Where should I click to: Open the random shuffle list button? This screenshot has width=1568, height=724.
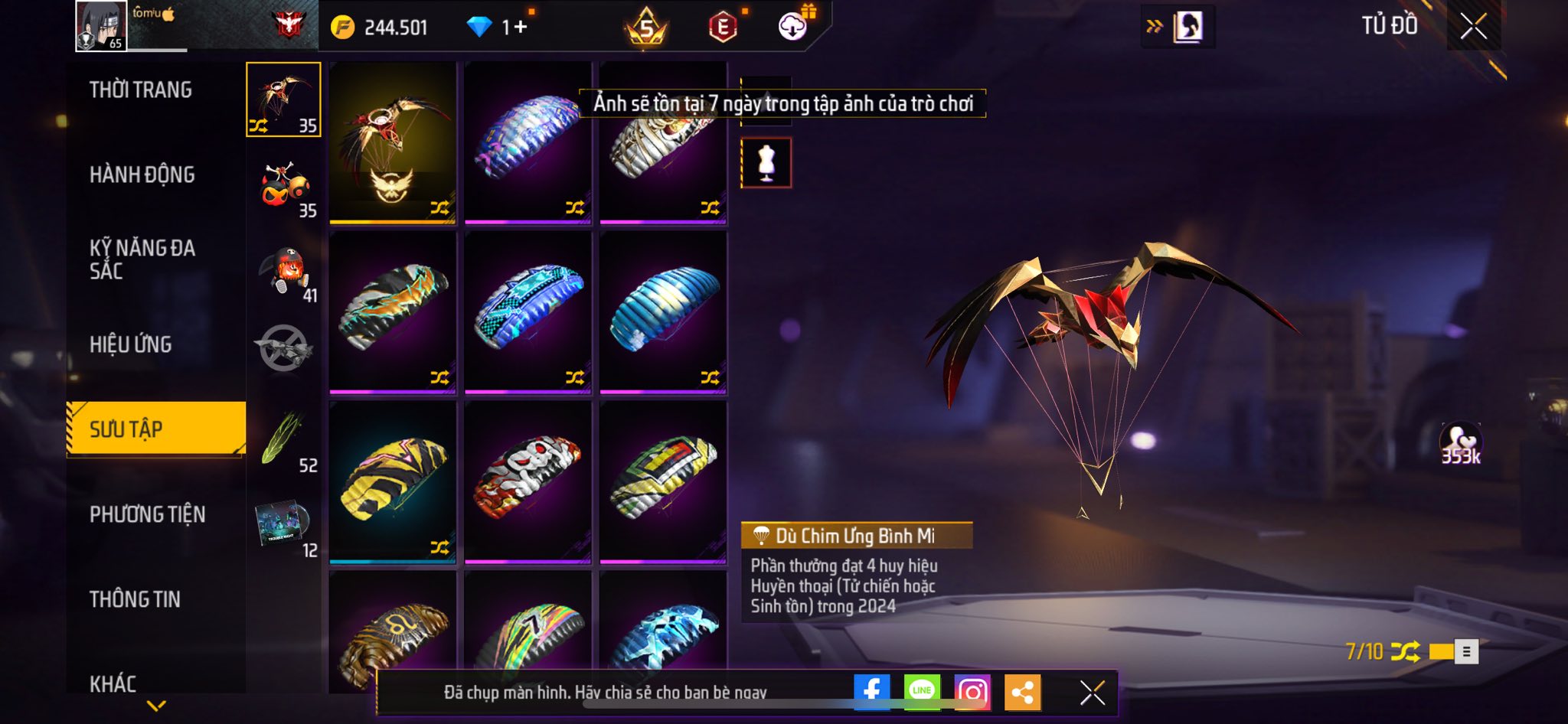tap(1465, 652)
